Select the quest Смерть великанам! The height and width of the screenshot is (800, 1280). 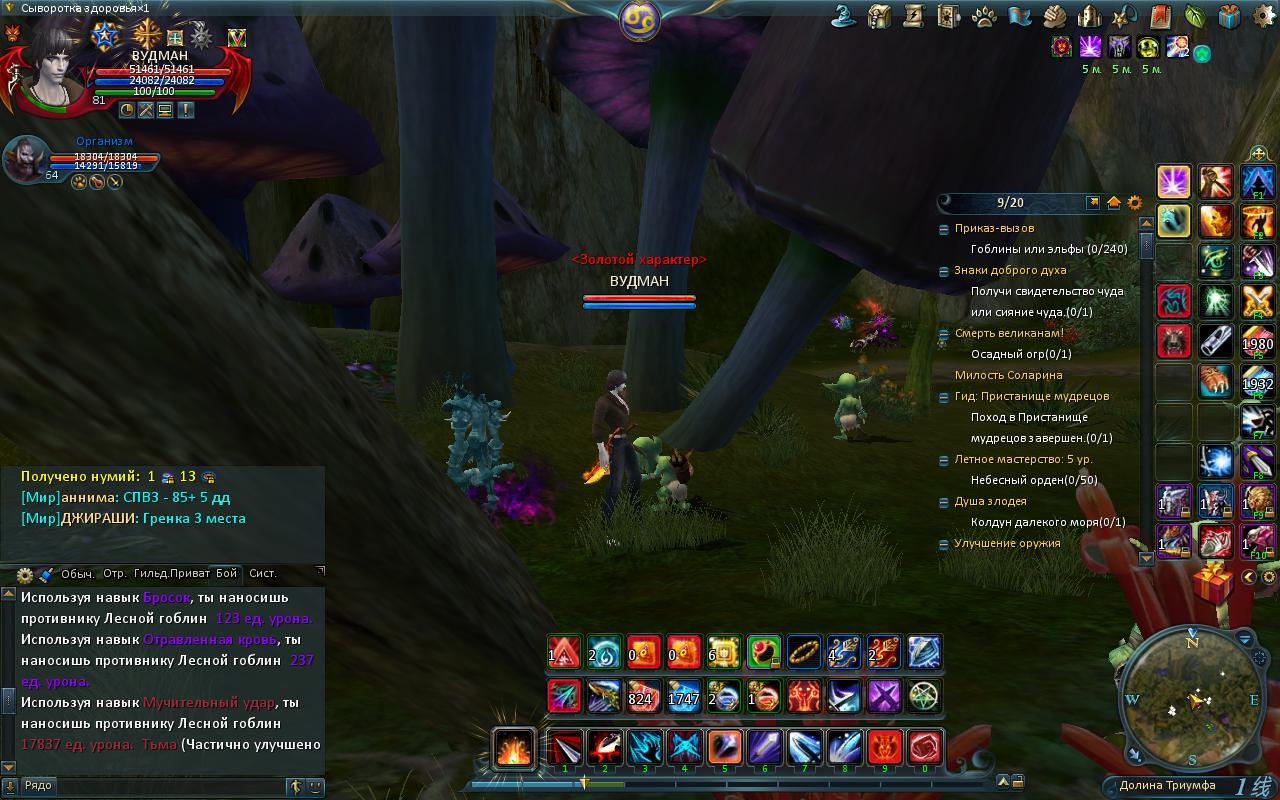(x=1008, y=333)
